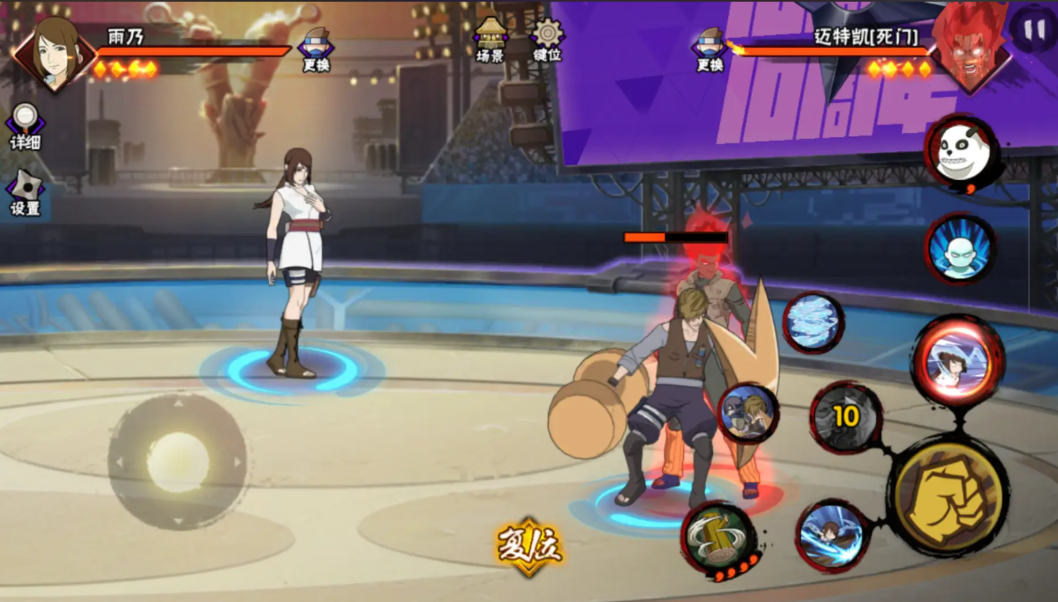Activate the blue spirit summon icon
This screenshot has height=602, width=1058.
tap(959, 247)
